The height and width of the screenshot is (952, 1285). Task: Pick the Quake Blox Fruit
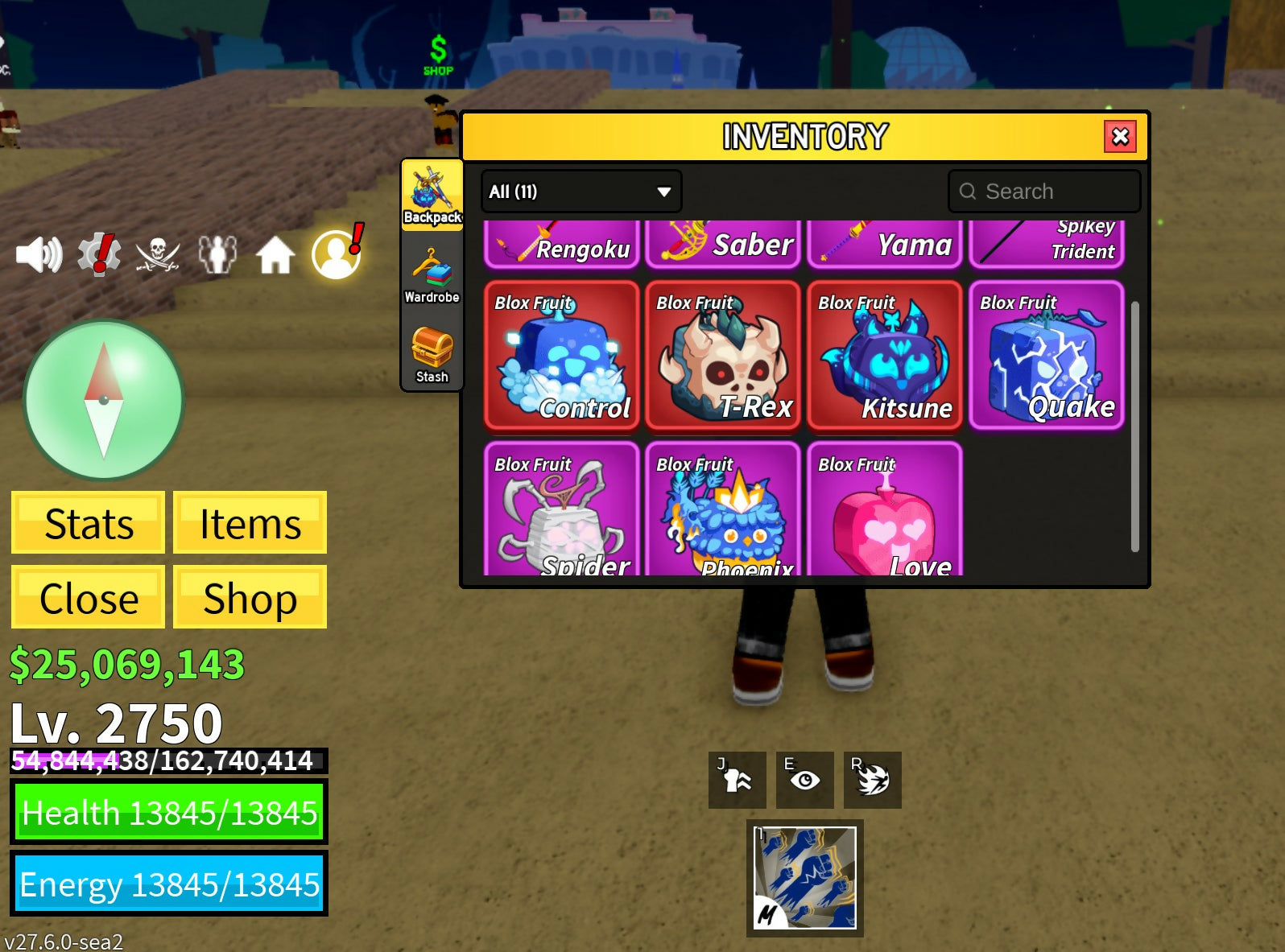pos(1047,355)
